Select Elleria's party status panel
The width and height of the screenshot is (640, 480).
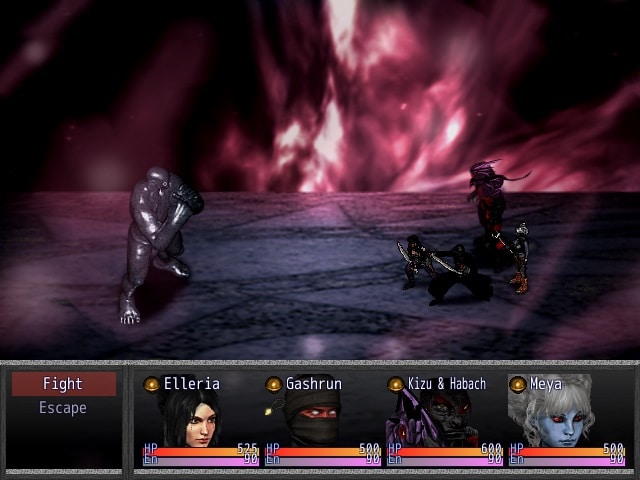200,420
